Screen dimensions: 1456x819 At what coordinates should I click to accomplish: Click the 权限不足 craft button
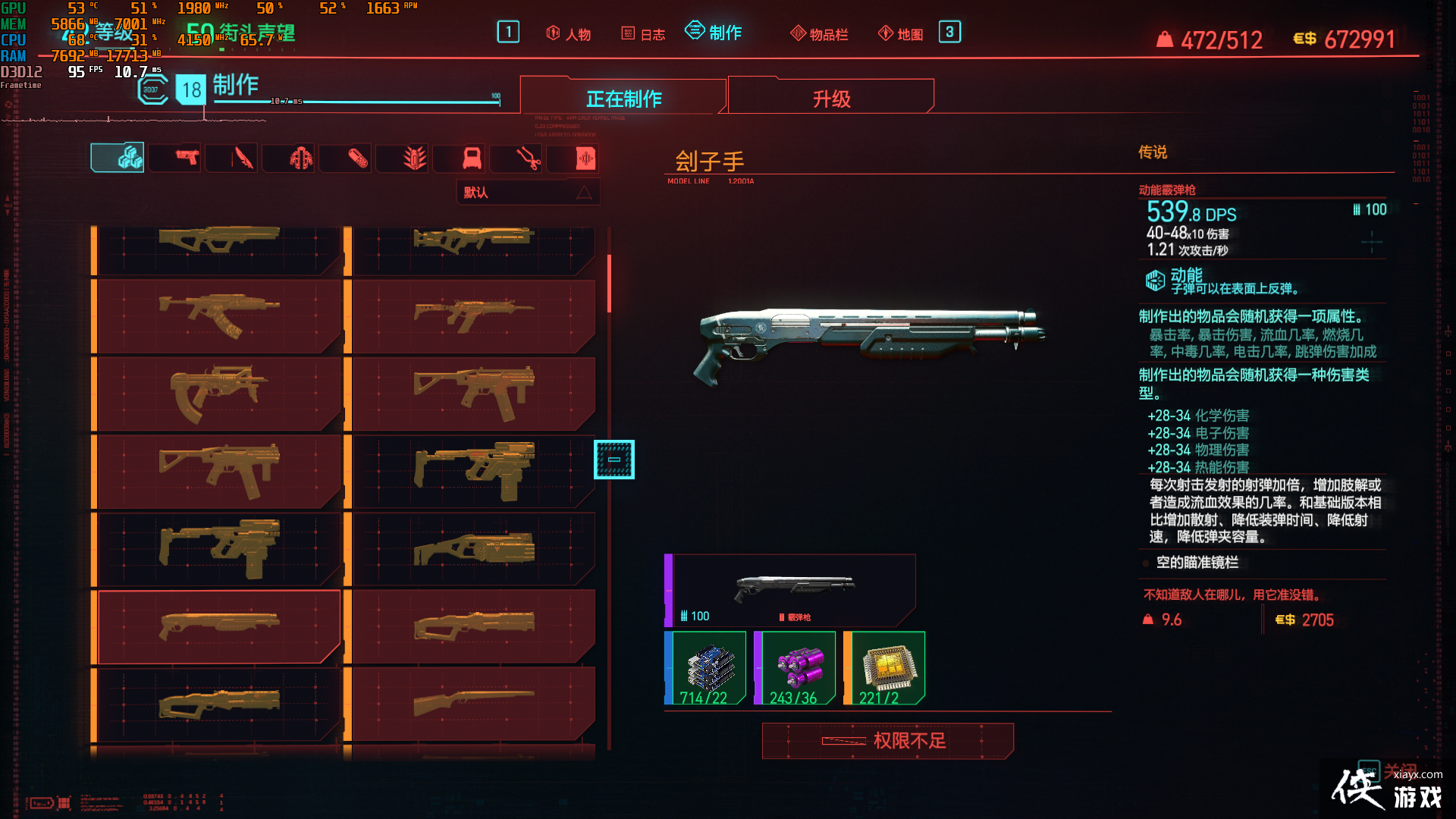[887, 741]
